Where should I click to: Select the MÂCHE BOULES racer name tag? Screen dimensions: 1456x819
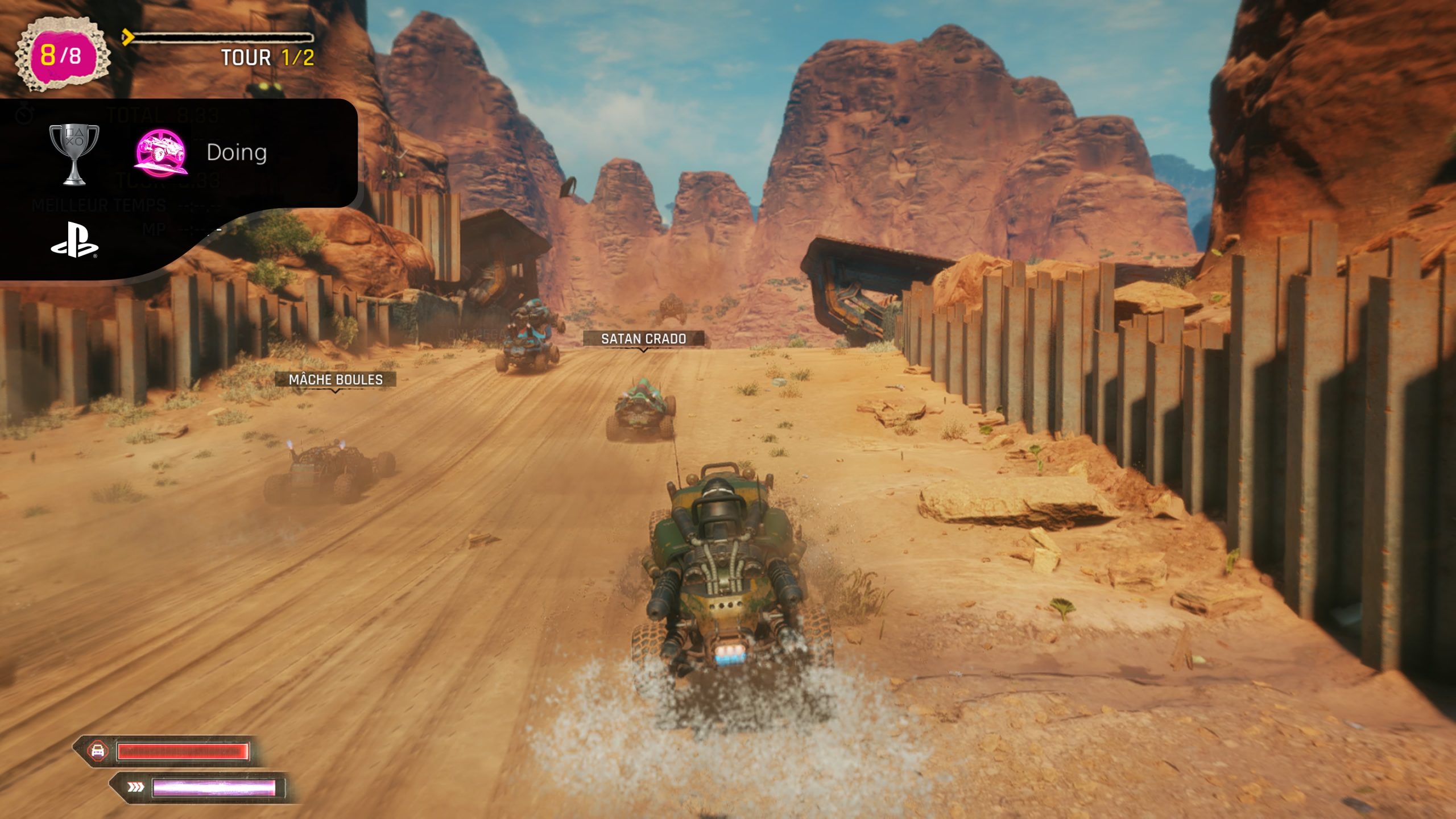click(x=336, y=379)
